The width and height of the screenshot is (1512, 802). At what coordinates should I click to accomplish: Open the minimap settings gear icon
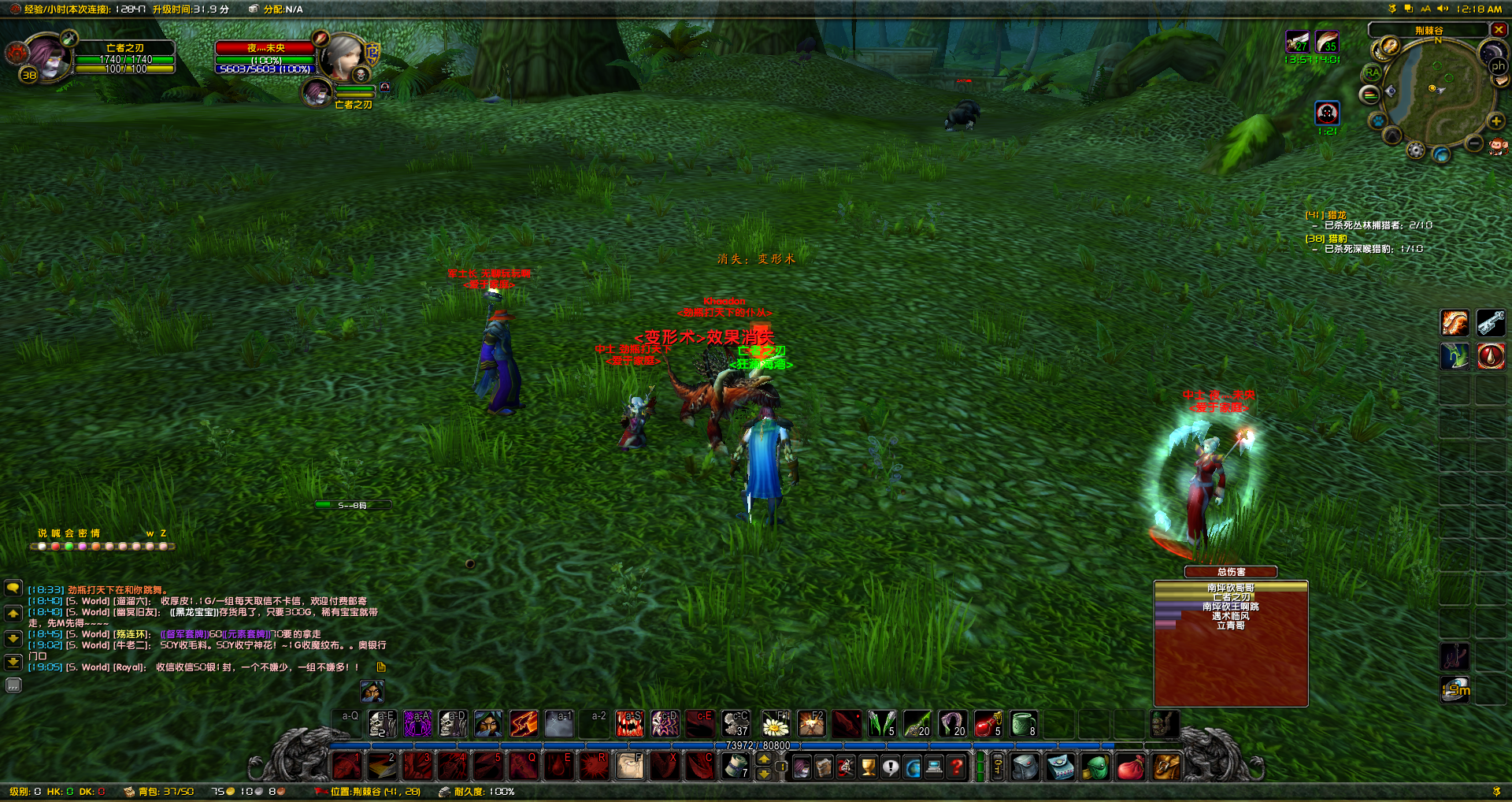[x=1417, y=150]
